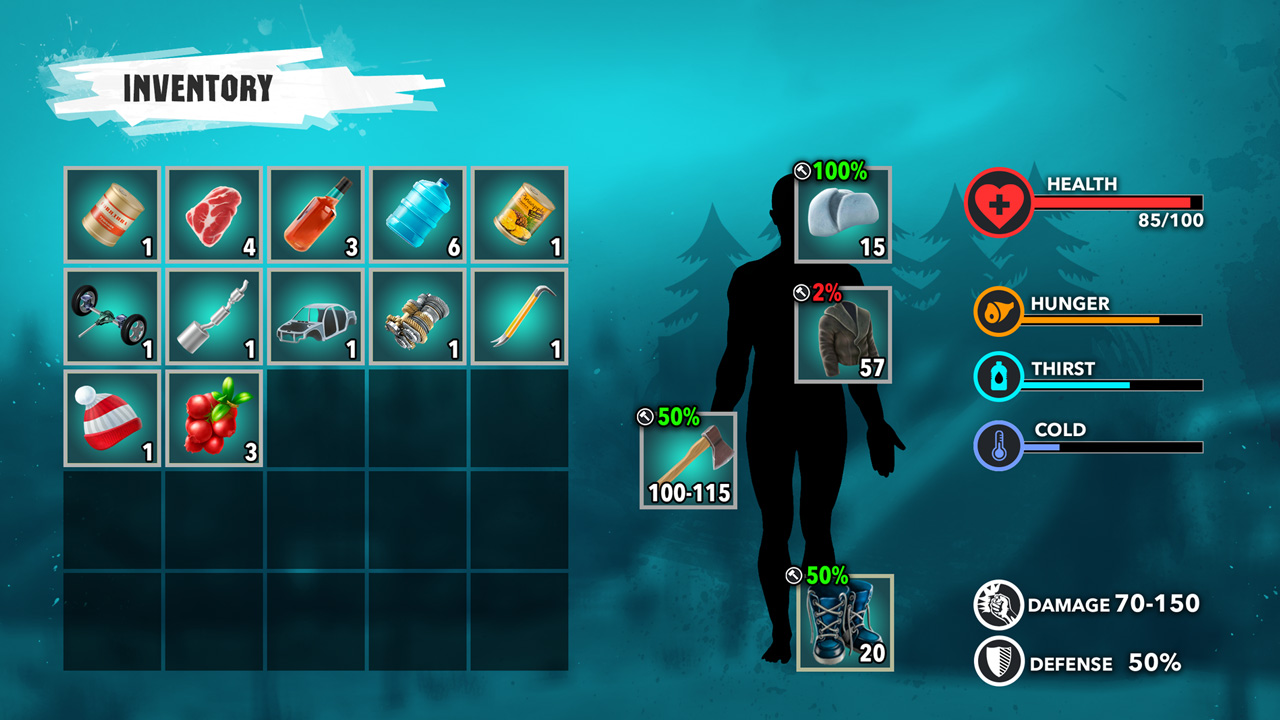Pick the car engine part
Viewport: 1280px width, 720px height.
click(416, 316)
